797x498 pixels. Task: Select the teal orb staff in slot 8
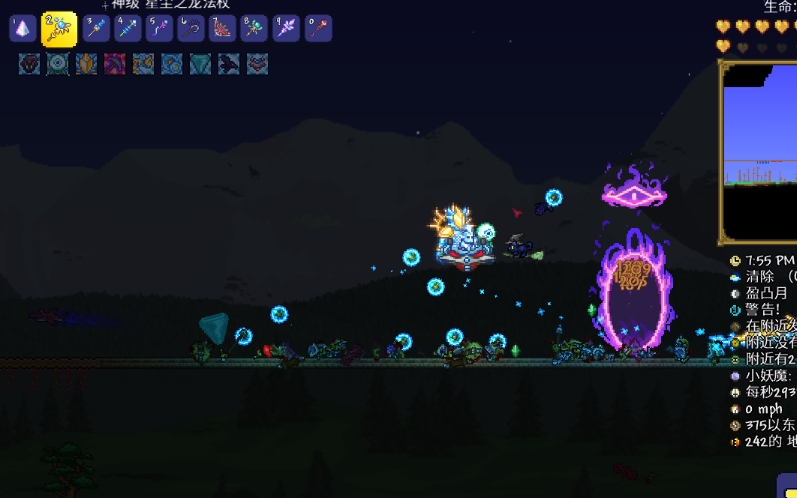coord(254,28)
